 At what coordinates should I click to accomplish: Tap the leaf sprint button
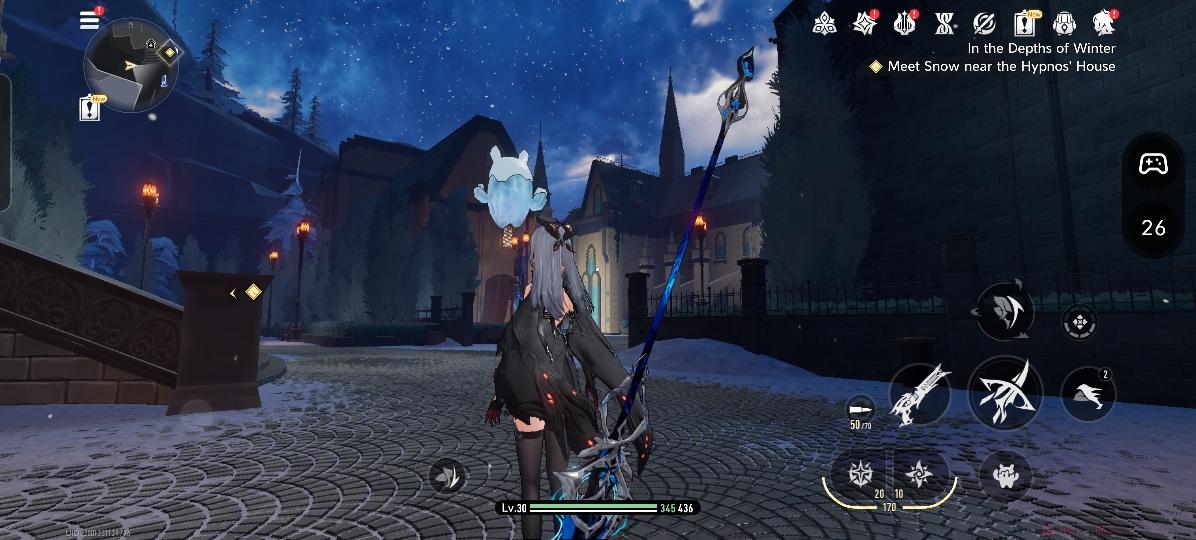(x=449, y=476)
